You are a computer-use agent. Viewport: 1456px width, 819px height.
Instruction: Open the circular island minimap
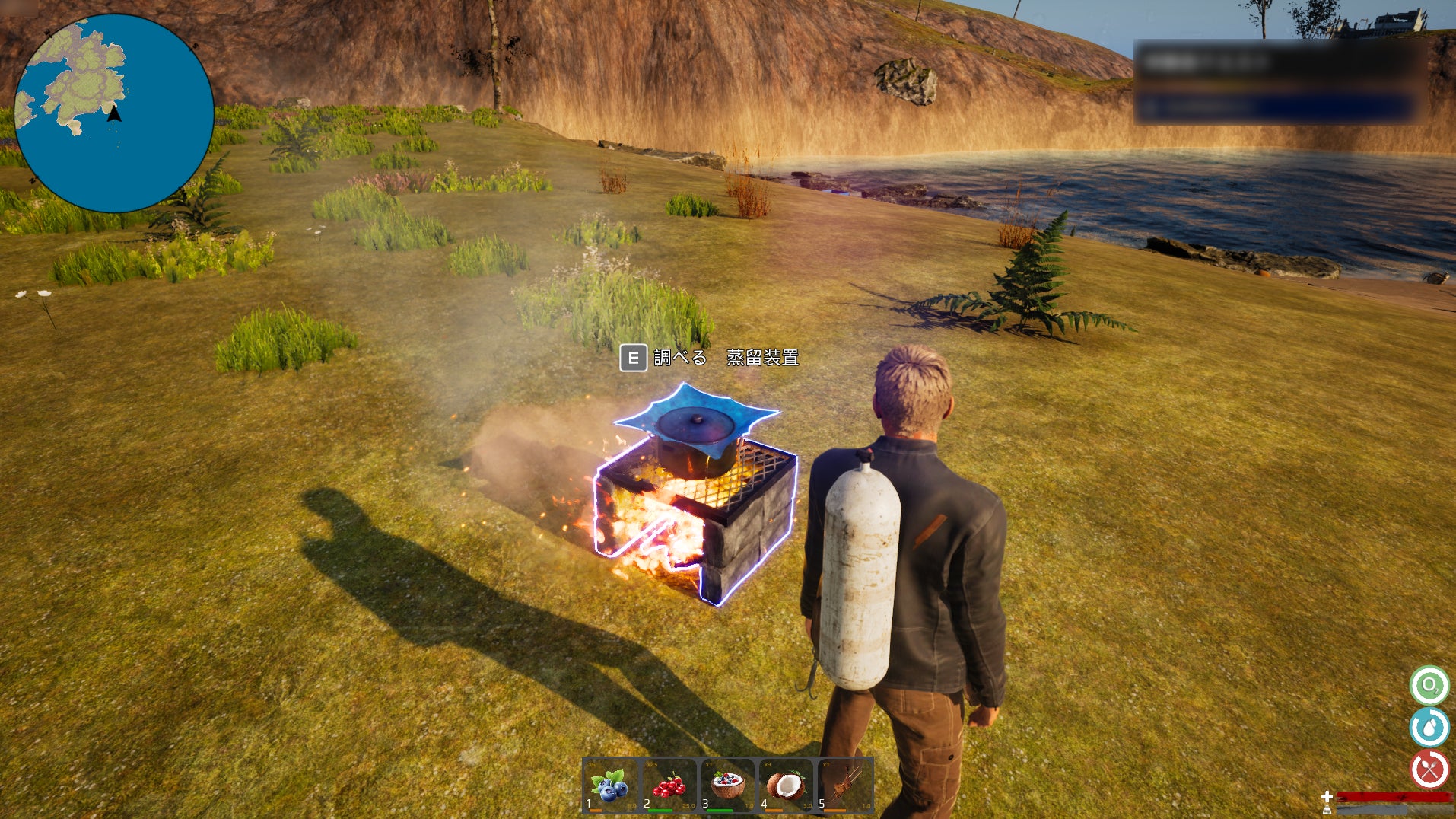click(x=114, y=113)
